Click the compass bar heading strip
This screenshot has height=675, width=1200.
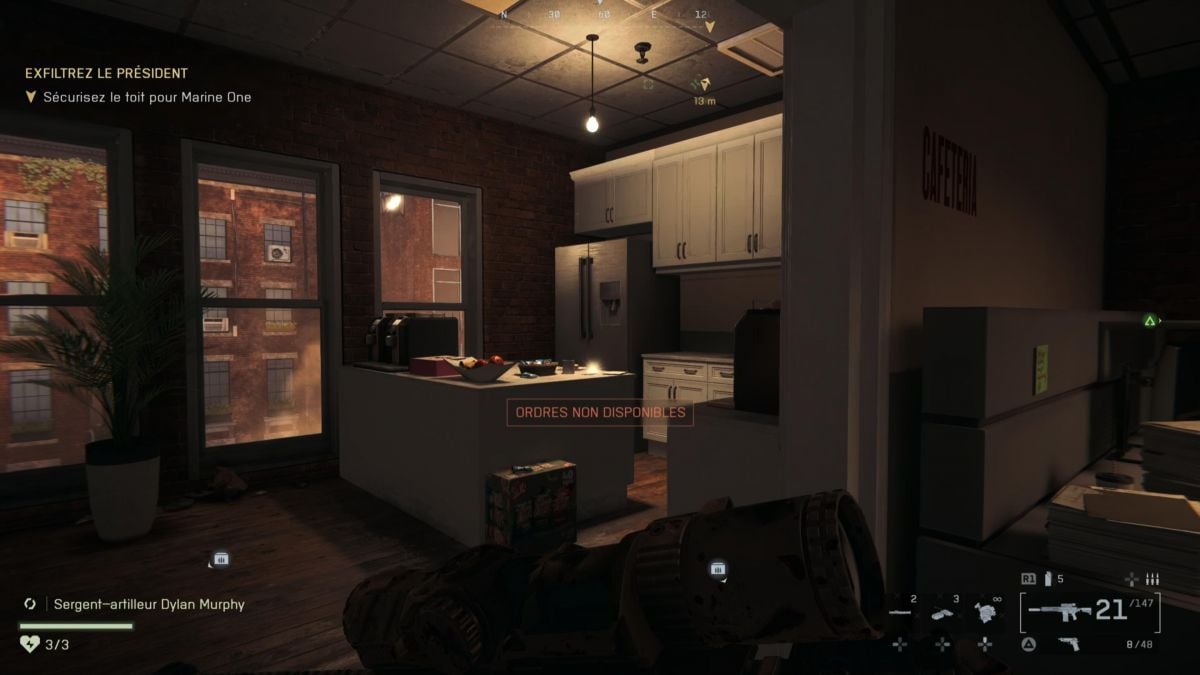click(x=604, y=14)
